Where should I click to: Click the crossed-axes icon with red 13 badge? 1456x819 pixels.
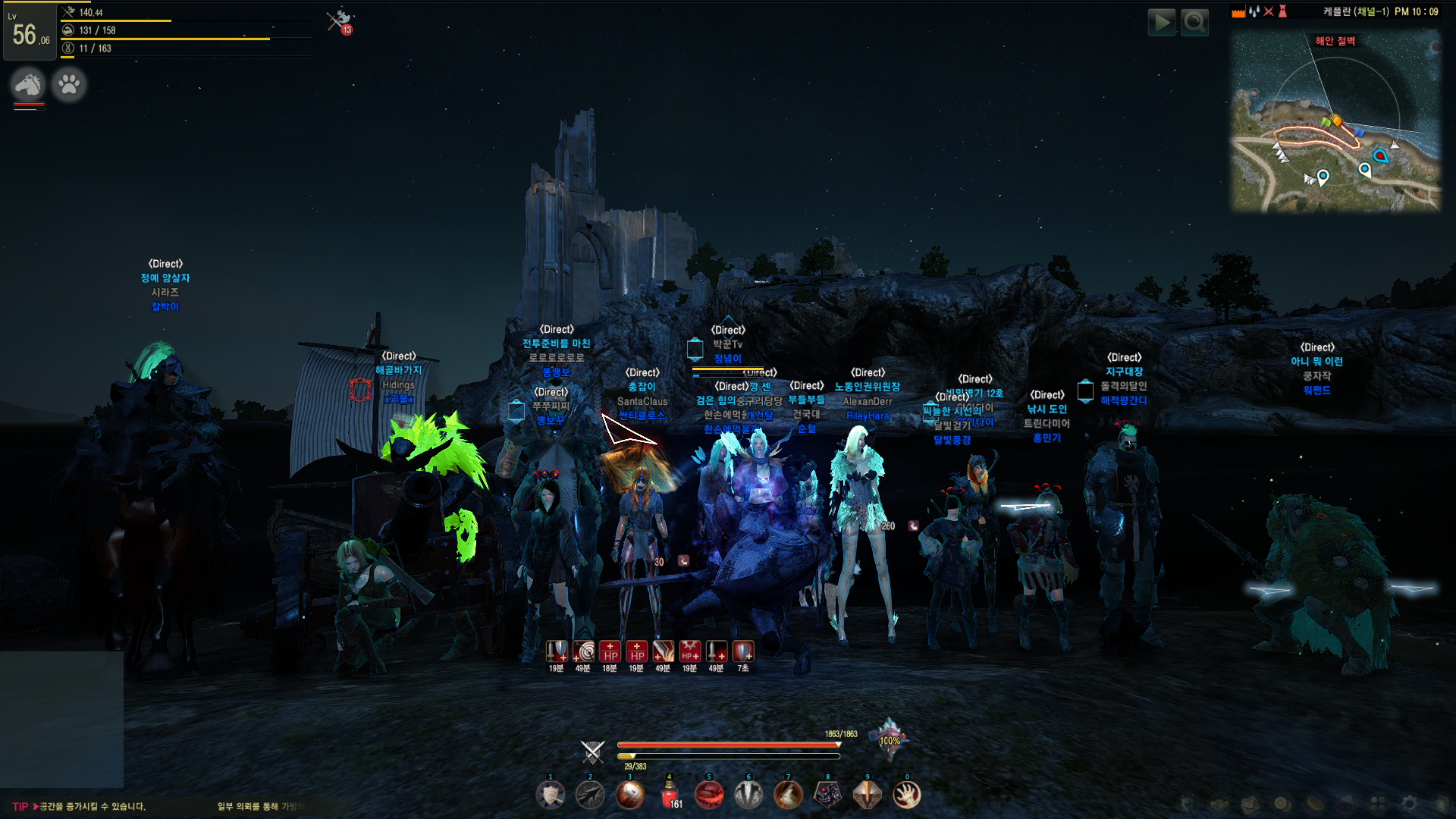coord(339,21)
